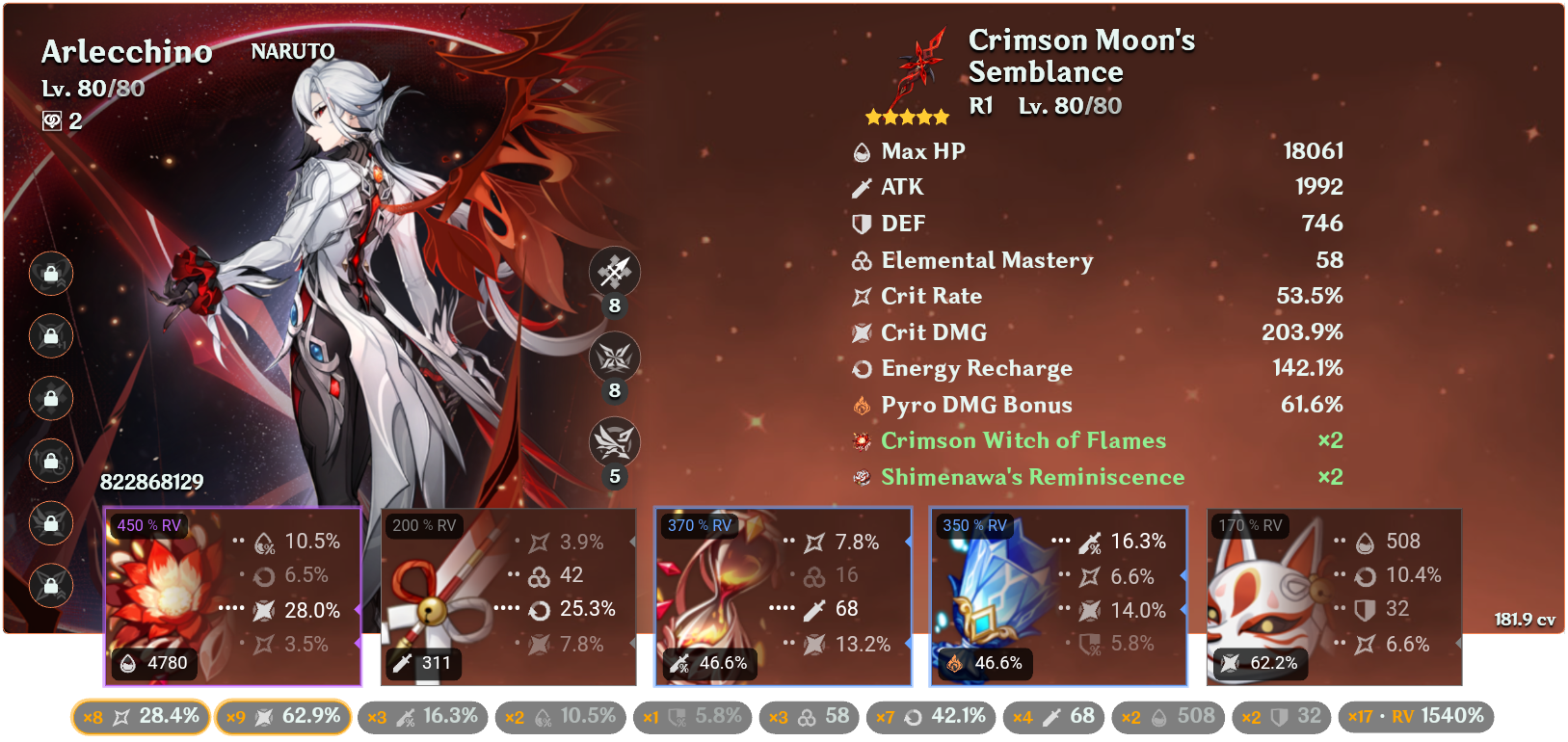Toggle the topmost lock in the left sidebar

[x=51, y=274]
